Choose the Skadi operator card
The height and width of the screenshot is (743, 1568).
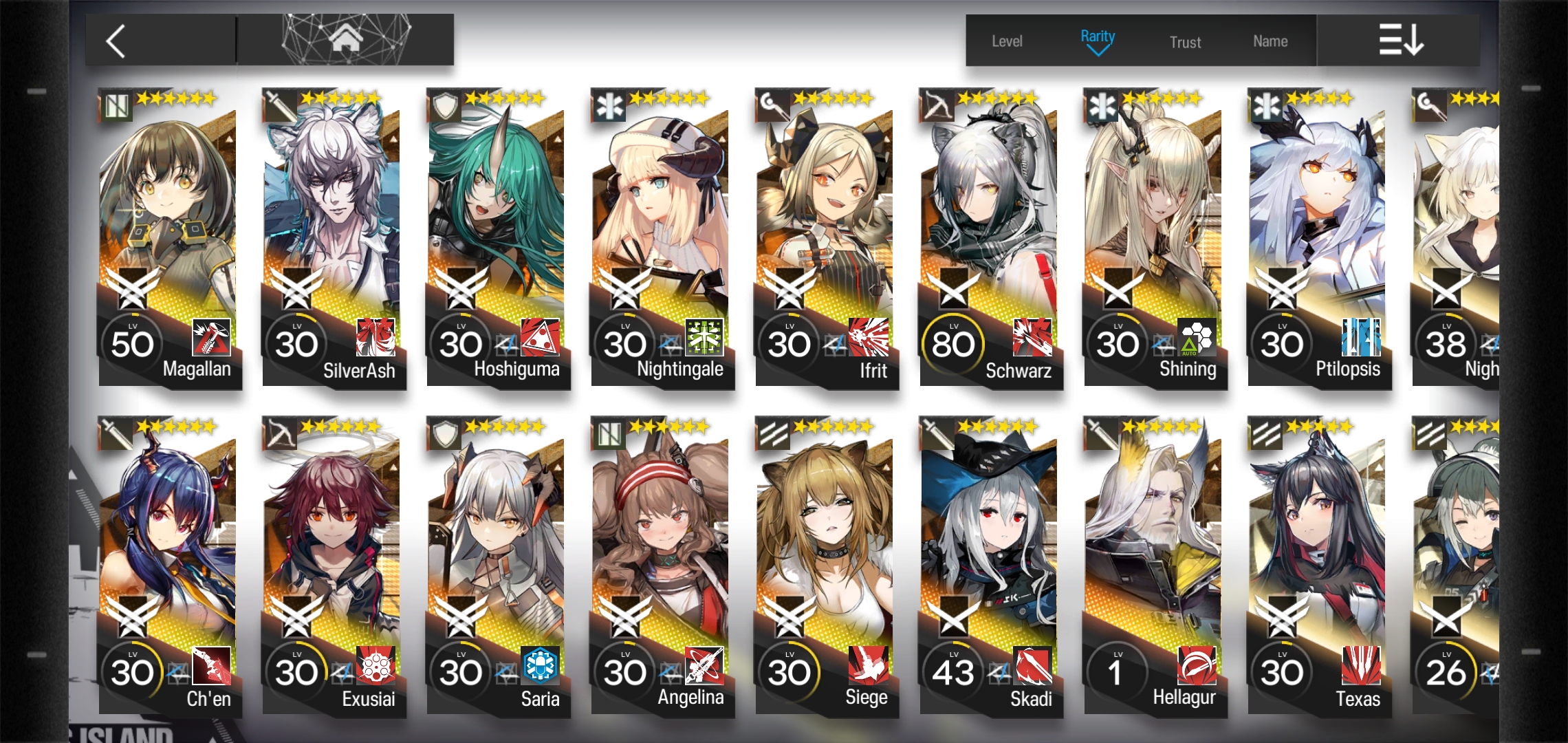[990, 564]
